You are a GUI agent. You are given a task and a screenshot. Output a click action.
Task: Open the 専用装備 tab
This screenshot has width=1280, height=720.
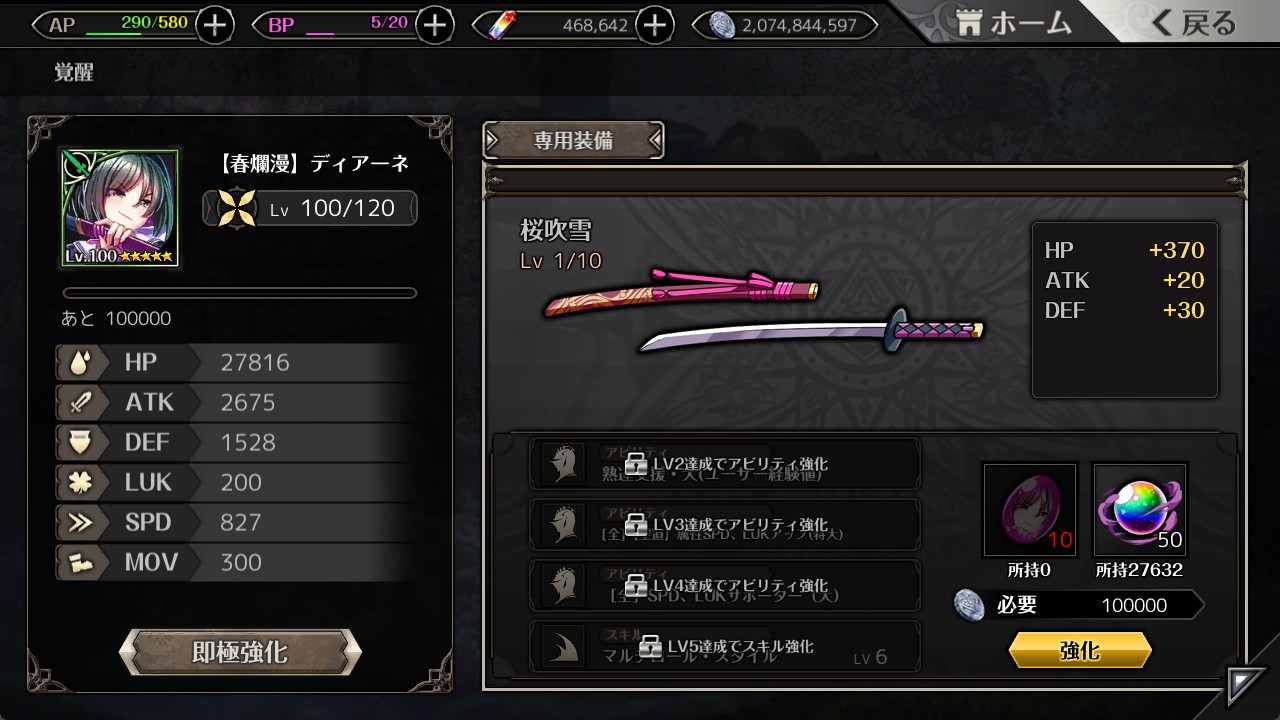coord(573,141)
